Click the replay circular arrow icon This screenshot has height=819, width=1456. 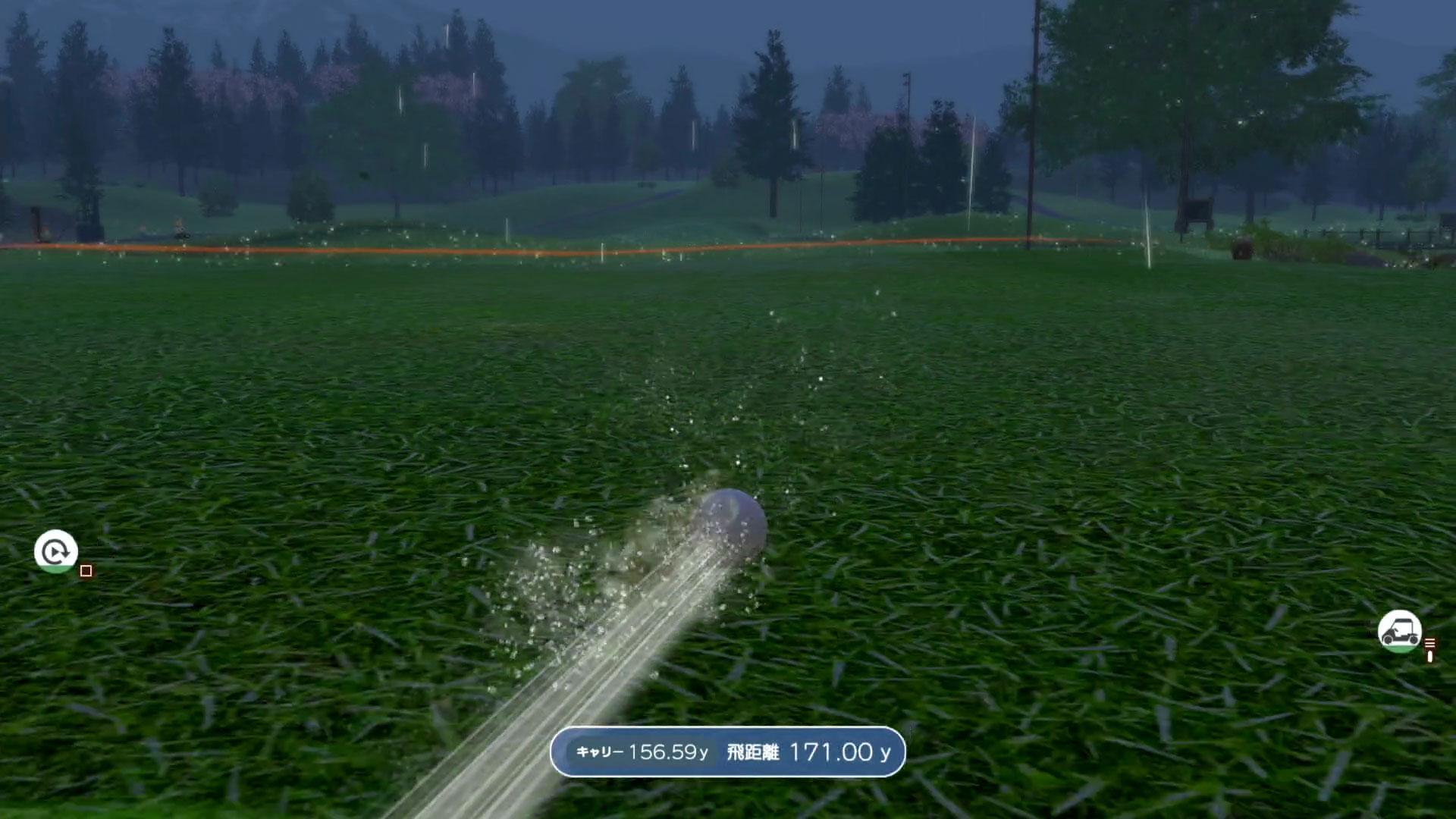pyautogui.click(x=55, y=551)
